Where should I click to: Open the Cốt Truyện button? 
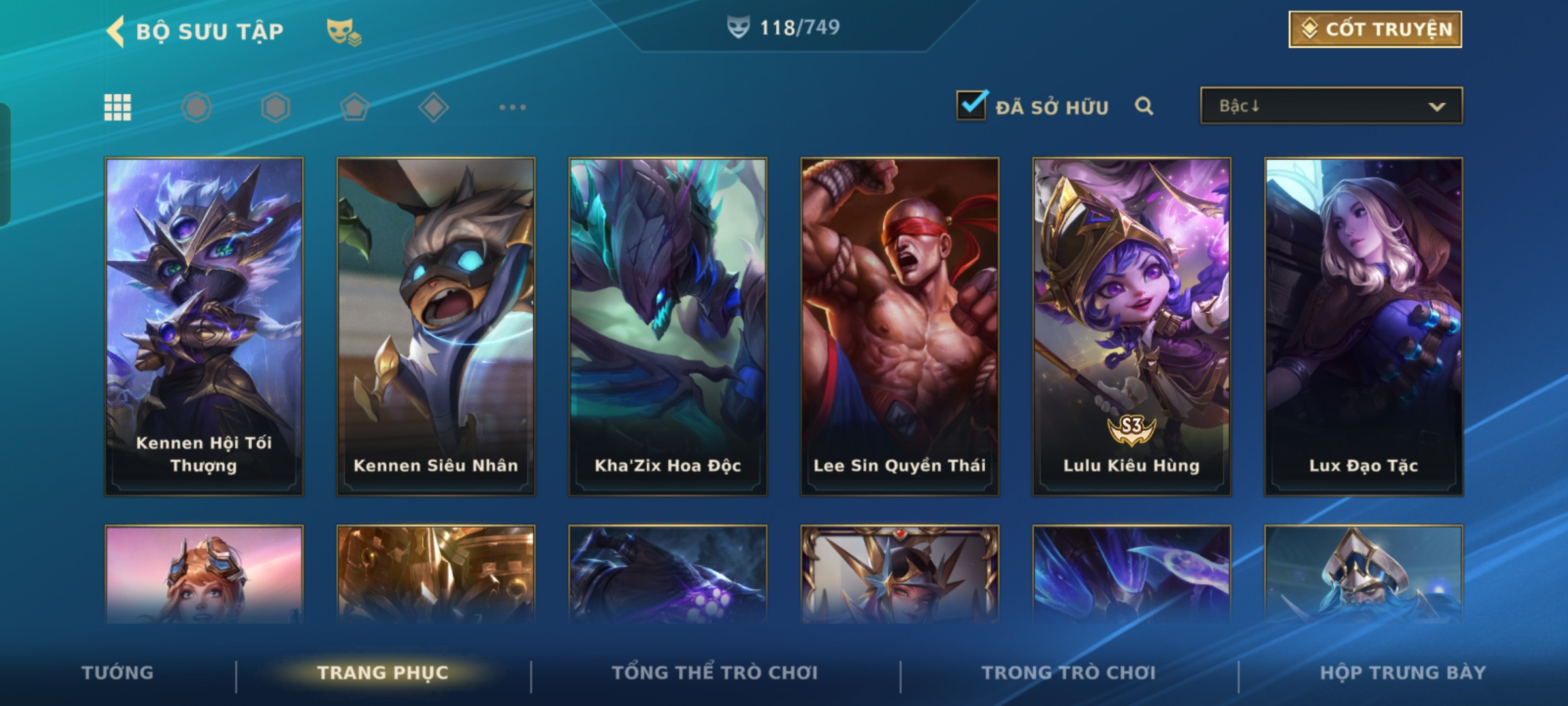click(1375, 29)
